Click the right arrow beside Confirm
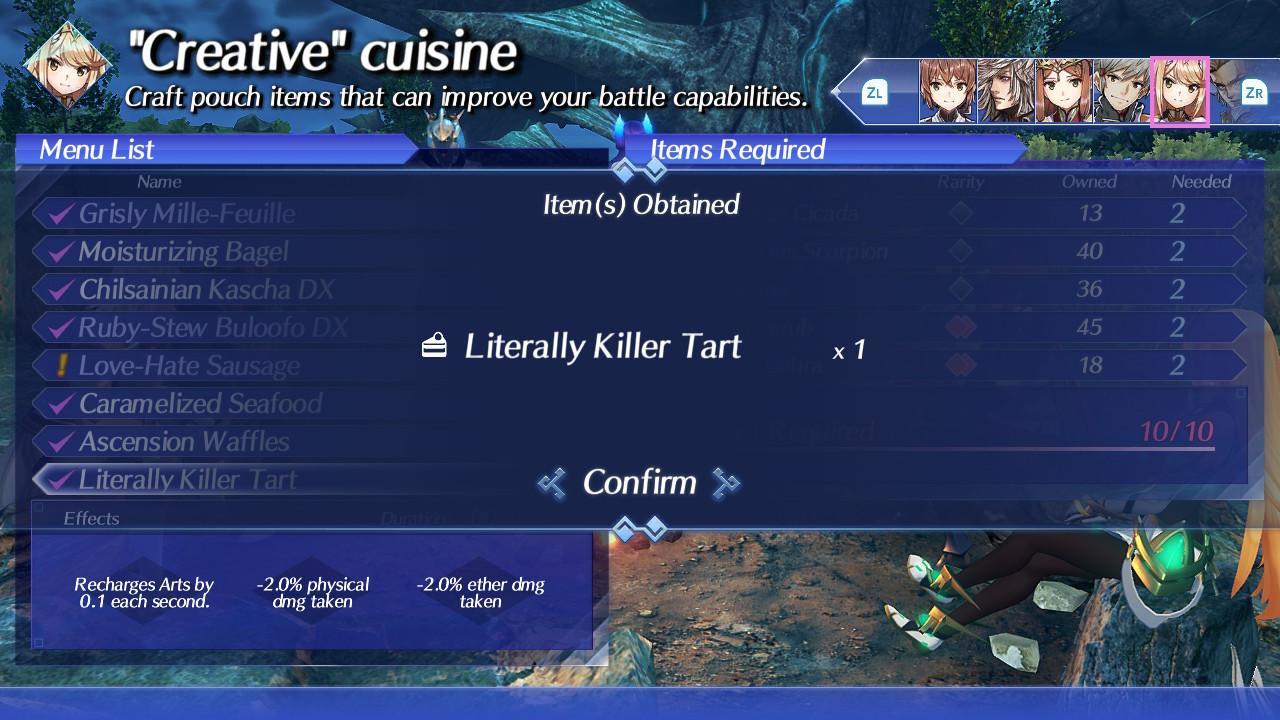This screenshot has height=720, width=1280. 726,483
